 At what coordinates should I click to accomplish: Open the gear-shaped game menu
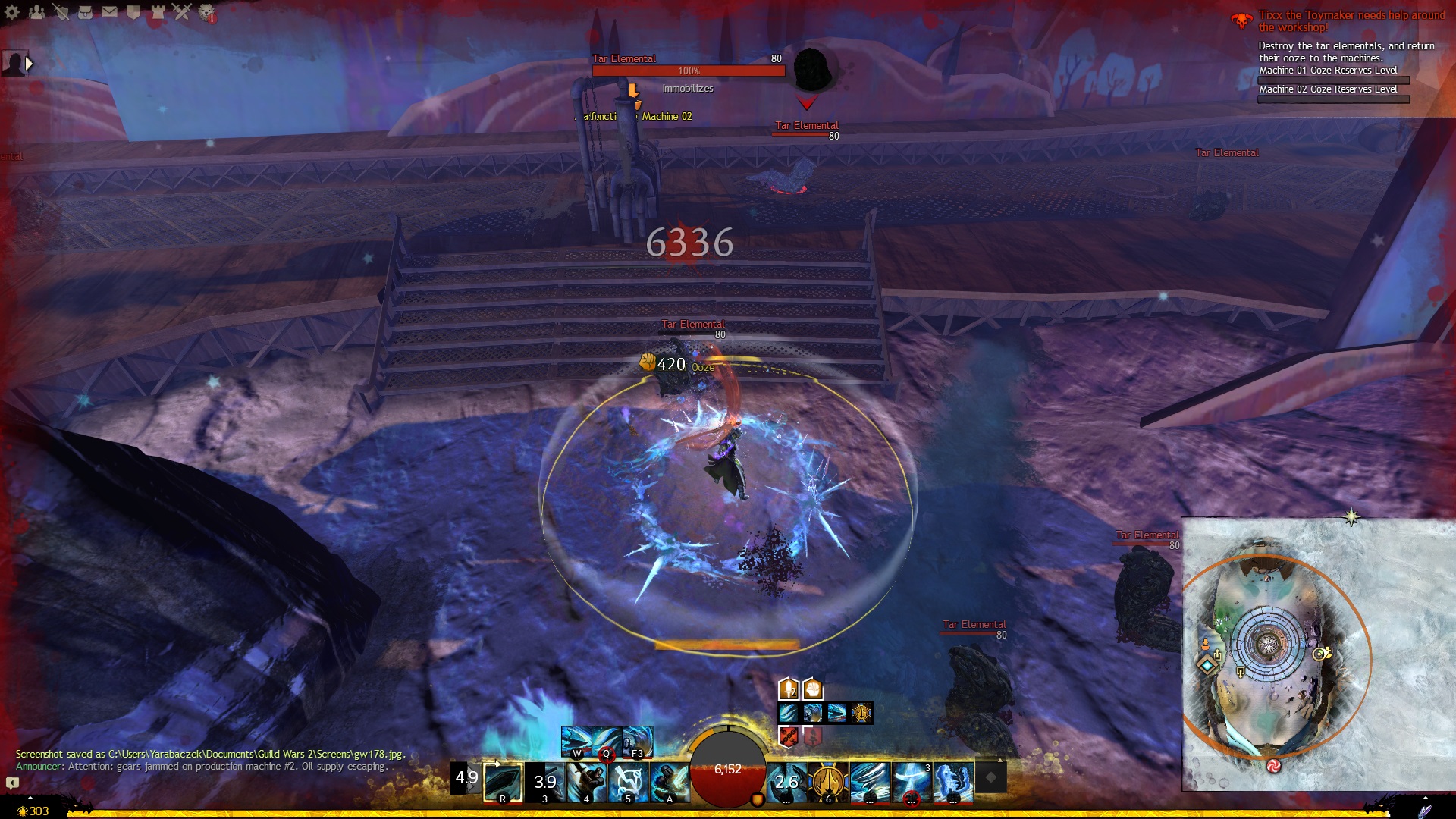[x=12, y=12]
